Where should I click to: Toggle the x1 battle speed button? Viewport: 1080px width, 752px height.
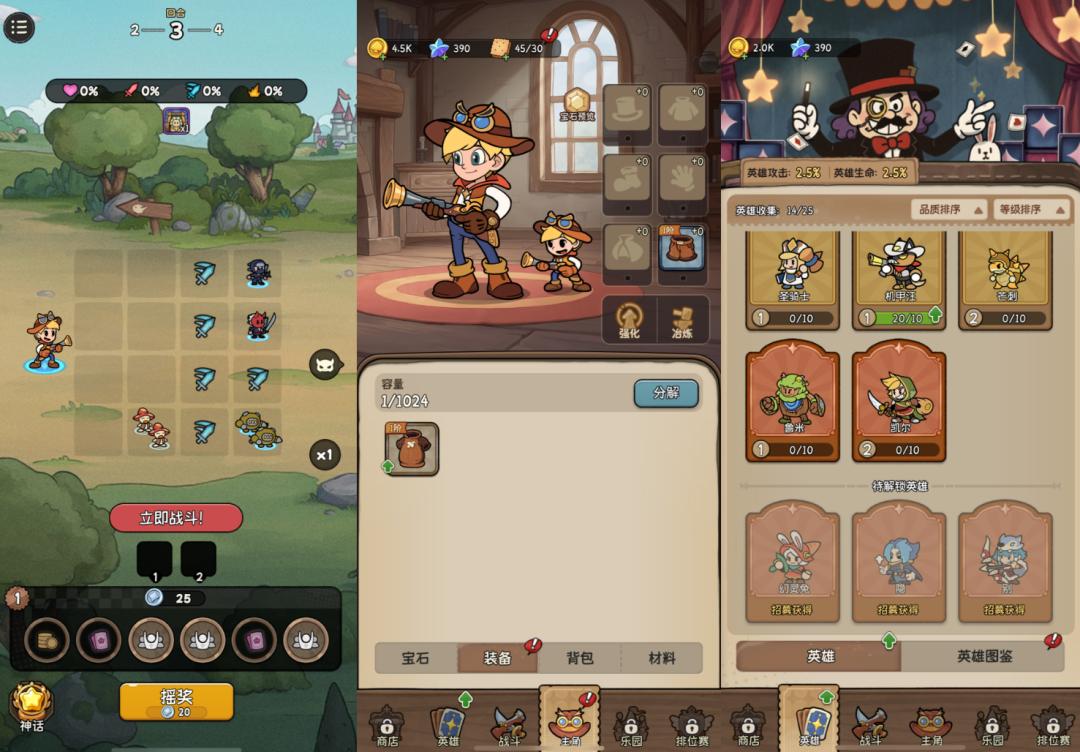click(x=324, y=455)
